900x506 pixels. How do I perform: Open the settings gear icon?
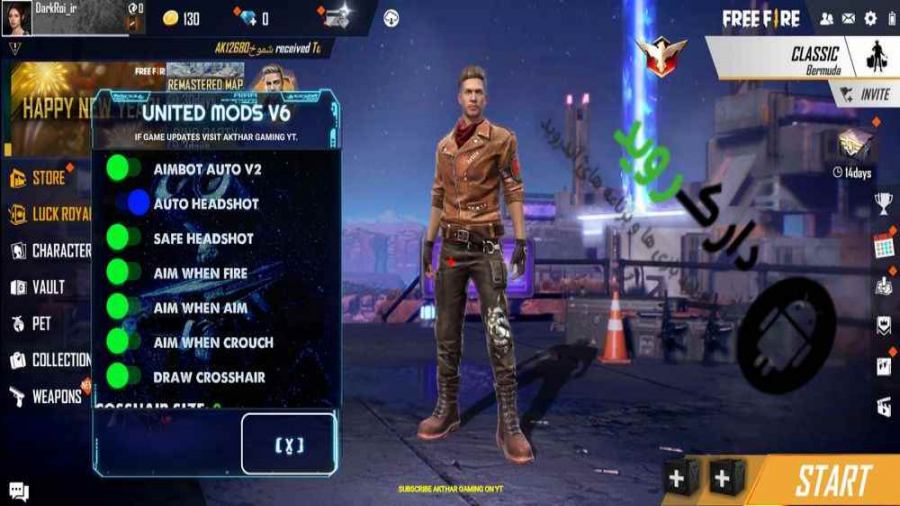(870, 18)
